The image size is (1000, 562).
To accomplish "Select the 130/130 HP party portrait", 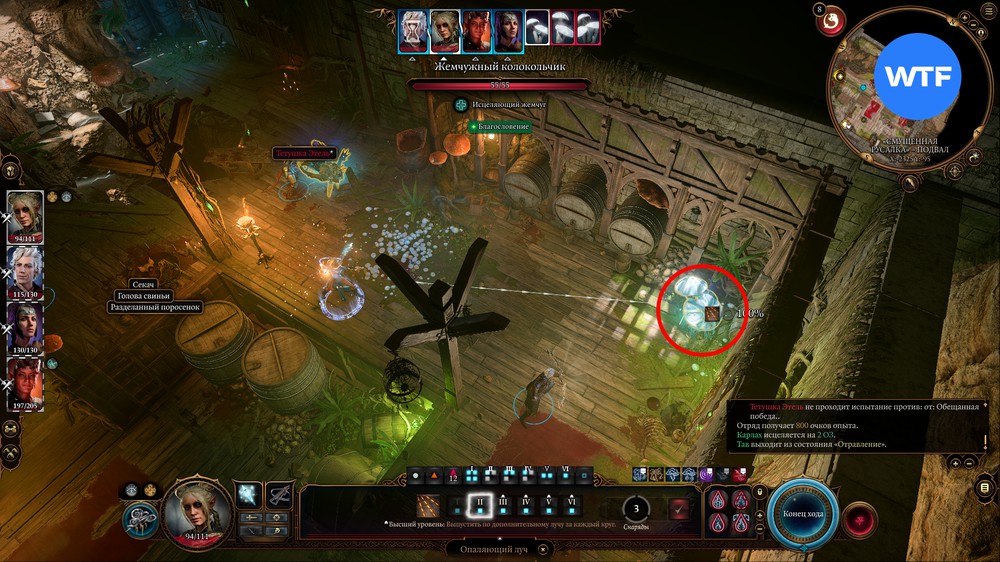I will (x=25, y=327).
